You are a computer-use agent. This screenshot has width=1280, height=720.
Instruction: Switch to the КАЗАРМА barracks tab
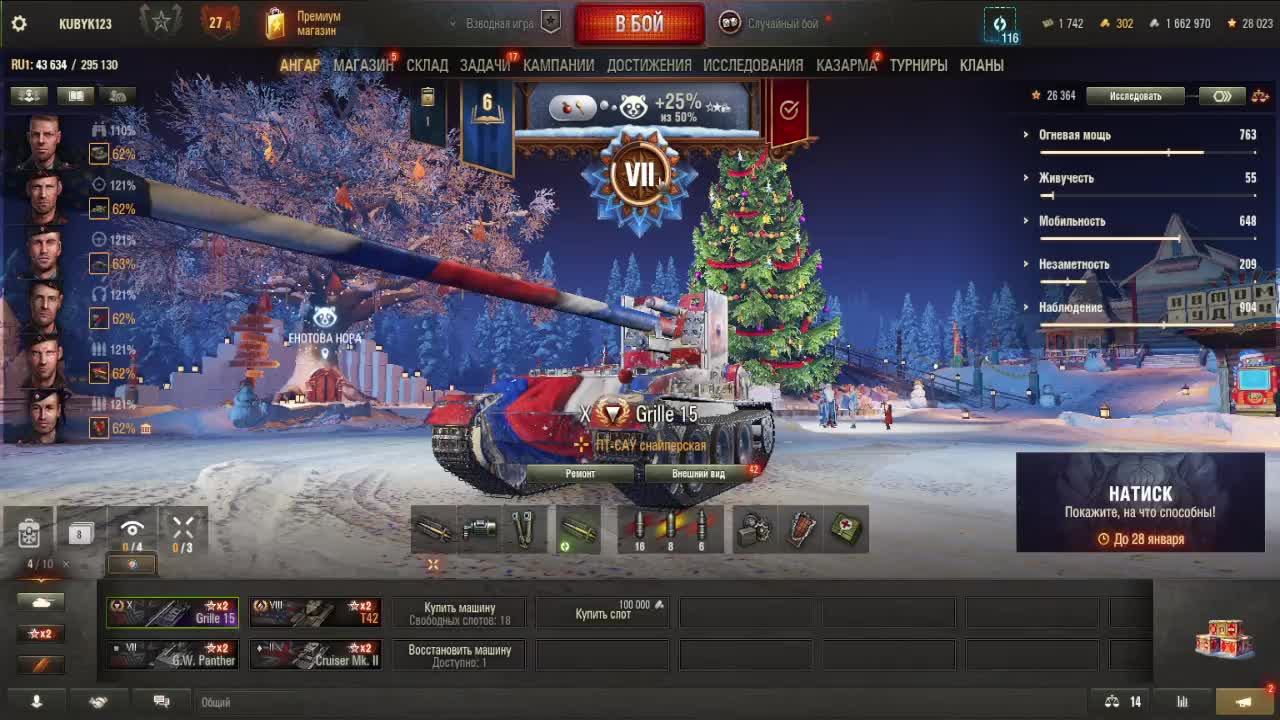(846, 65)
